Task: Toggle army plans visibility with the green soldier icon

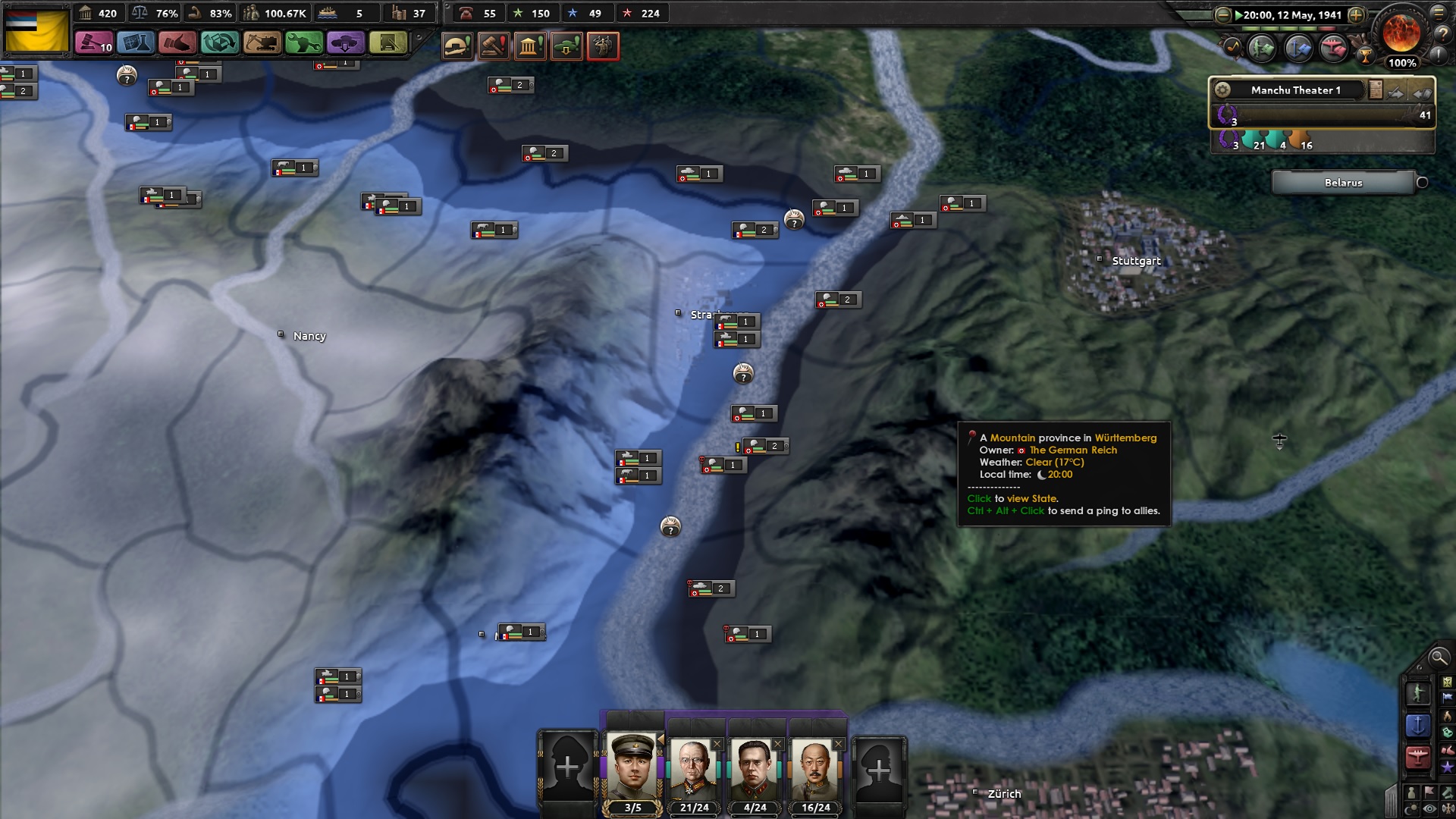Action: click(1418, 693)
